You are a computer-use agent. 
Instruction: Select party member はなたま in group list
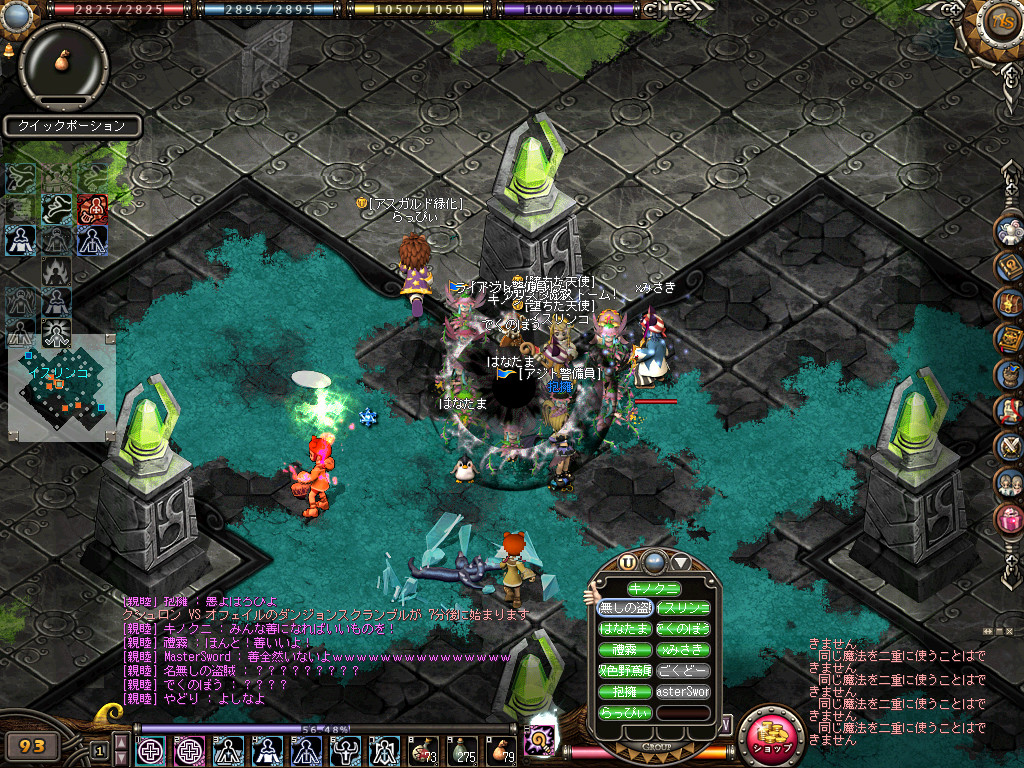click(x=625, y=629)
